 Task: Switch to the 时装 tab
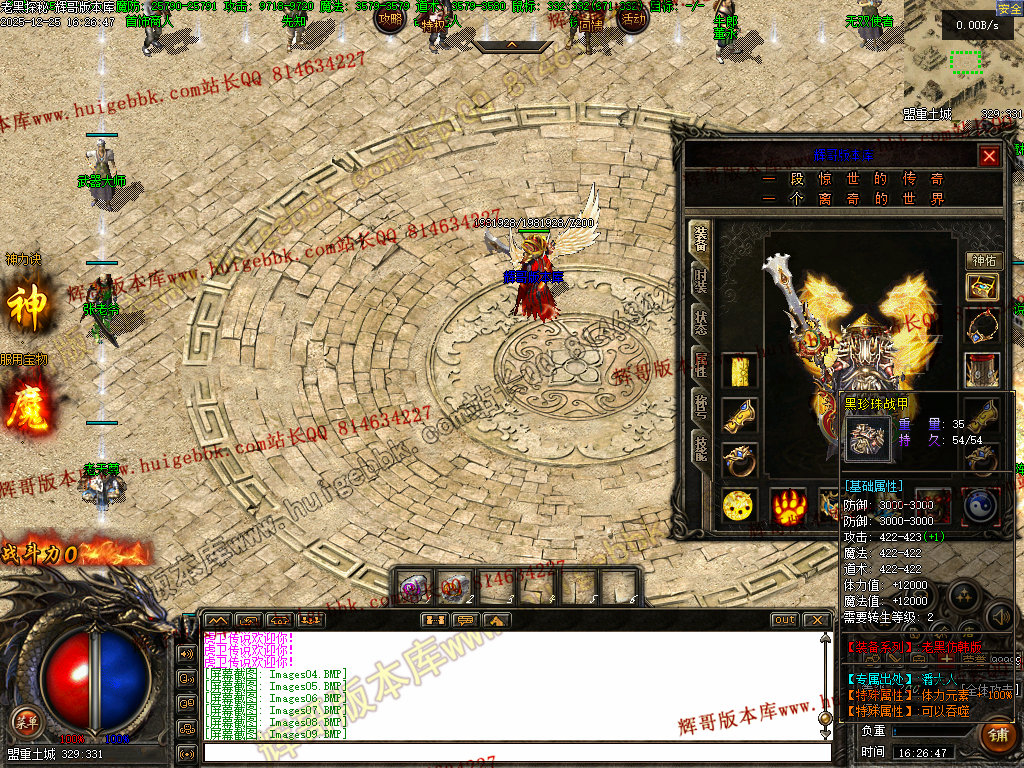tap(701, 280)
